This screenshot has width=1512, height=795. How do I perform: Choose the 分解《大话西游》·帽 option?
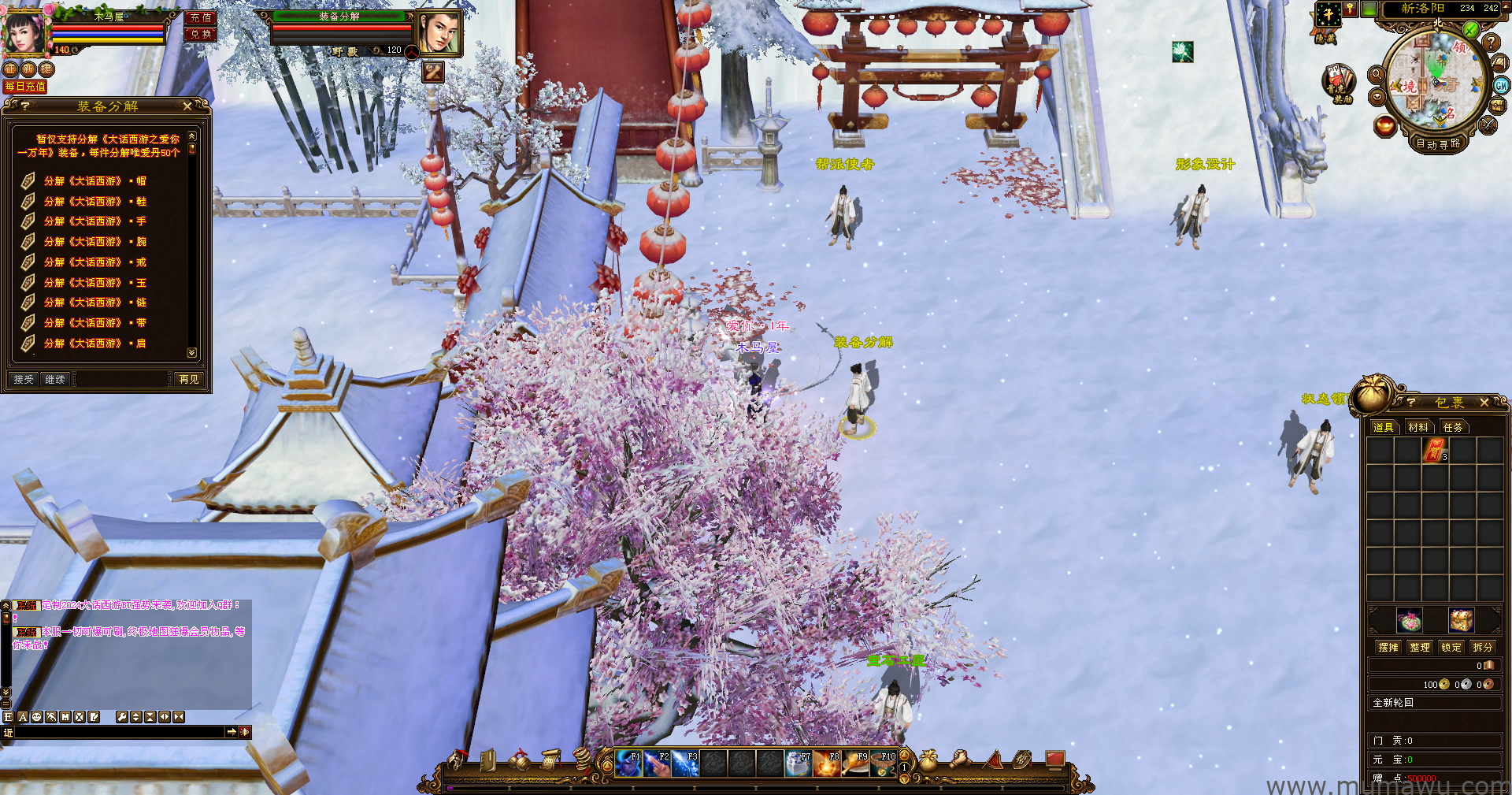click(94, 181)
